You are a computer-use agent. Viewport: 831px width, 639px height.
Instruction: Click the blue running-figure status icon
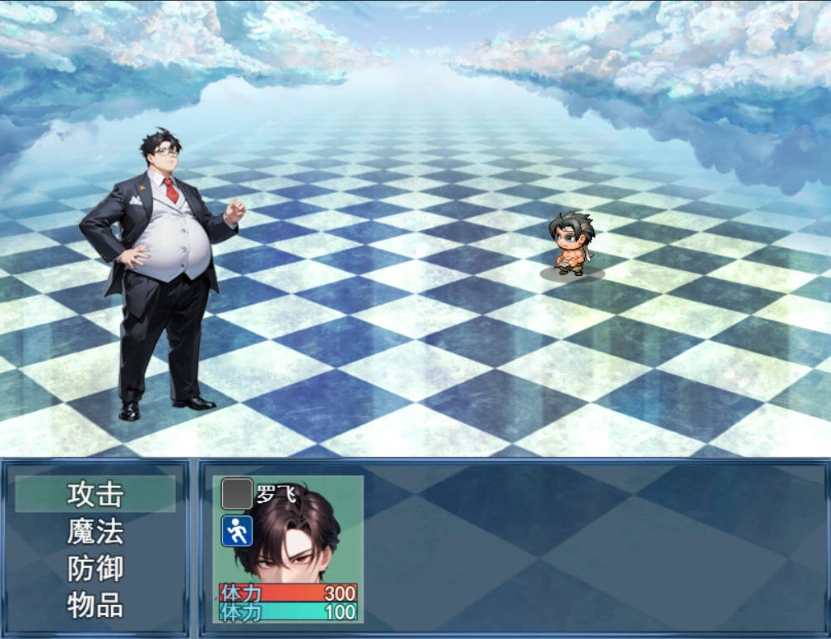[237, 531]
